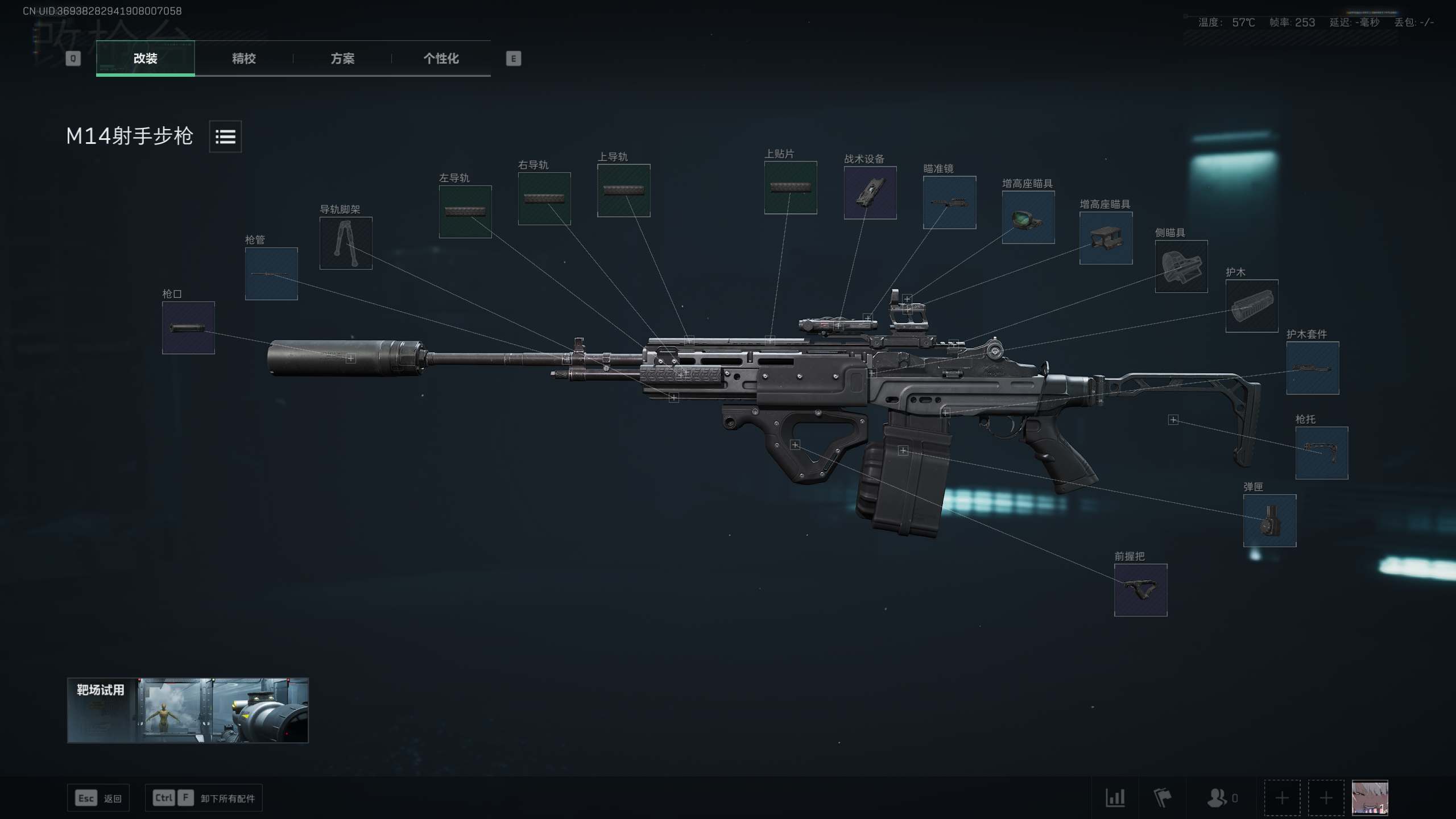The height and width of the screenshot is (819, 1456).
Task: Select the 个性化 tab
Action: [x=441, y=58]
